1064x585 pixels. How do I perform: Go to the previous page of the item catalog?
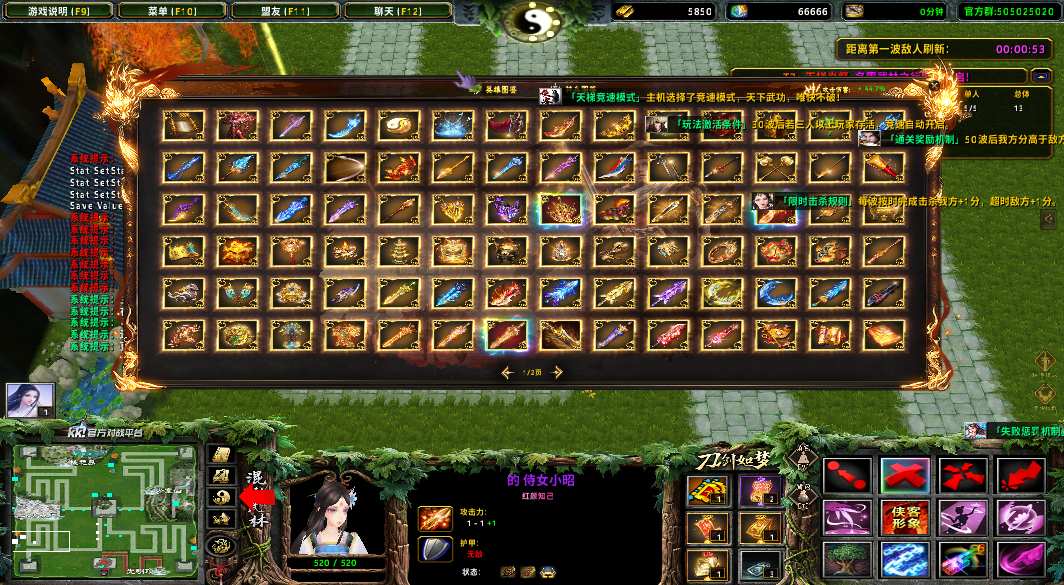508,372
